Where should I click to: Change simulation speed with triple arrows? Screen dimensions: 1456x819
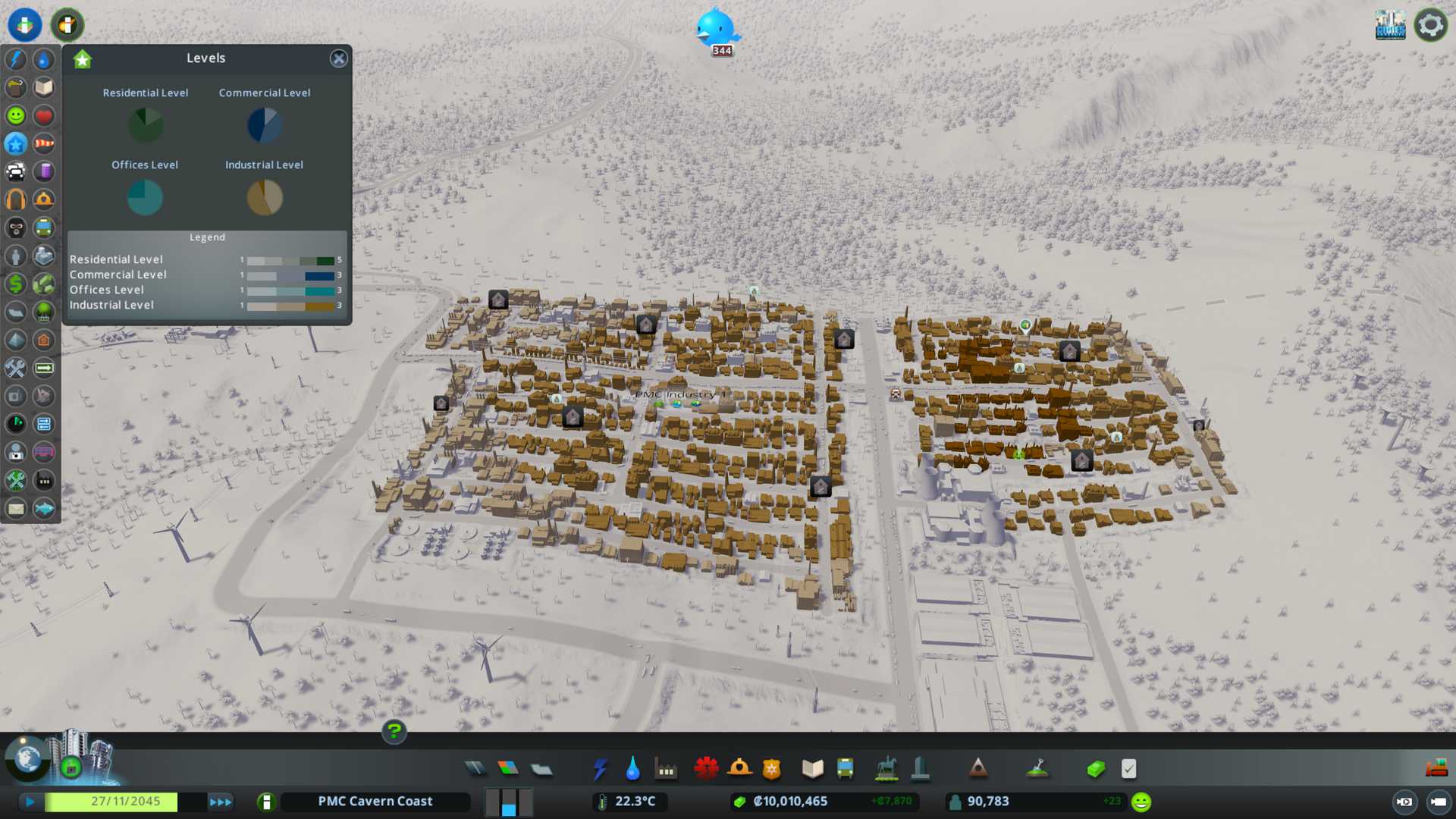point(221,802)
